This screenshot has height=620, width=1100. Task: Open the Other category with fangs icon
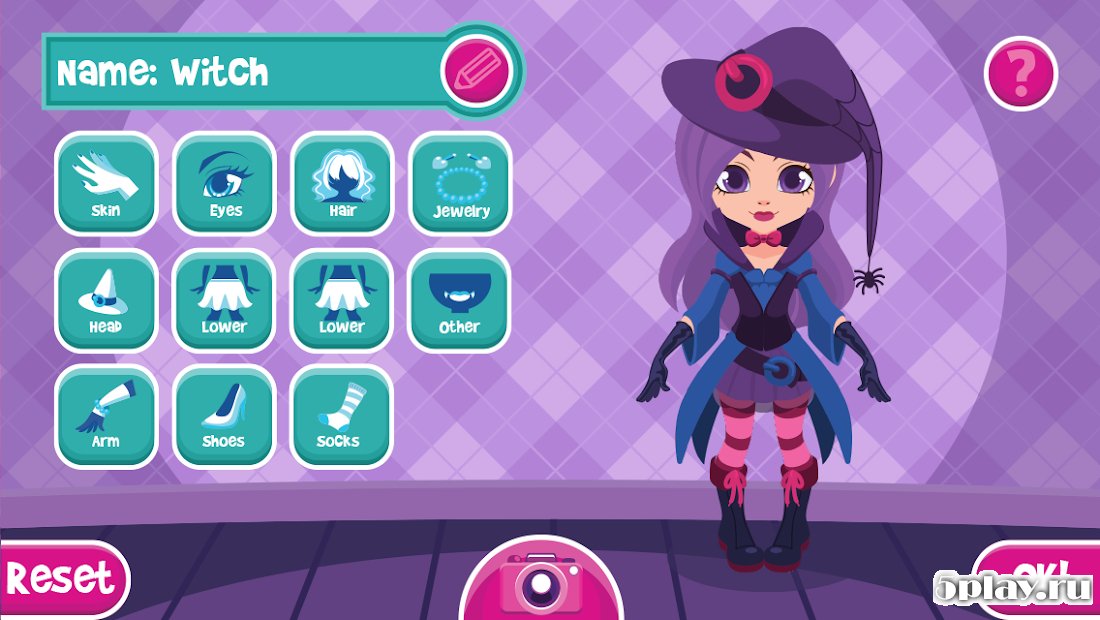[460, 299]
